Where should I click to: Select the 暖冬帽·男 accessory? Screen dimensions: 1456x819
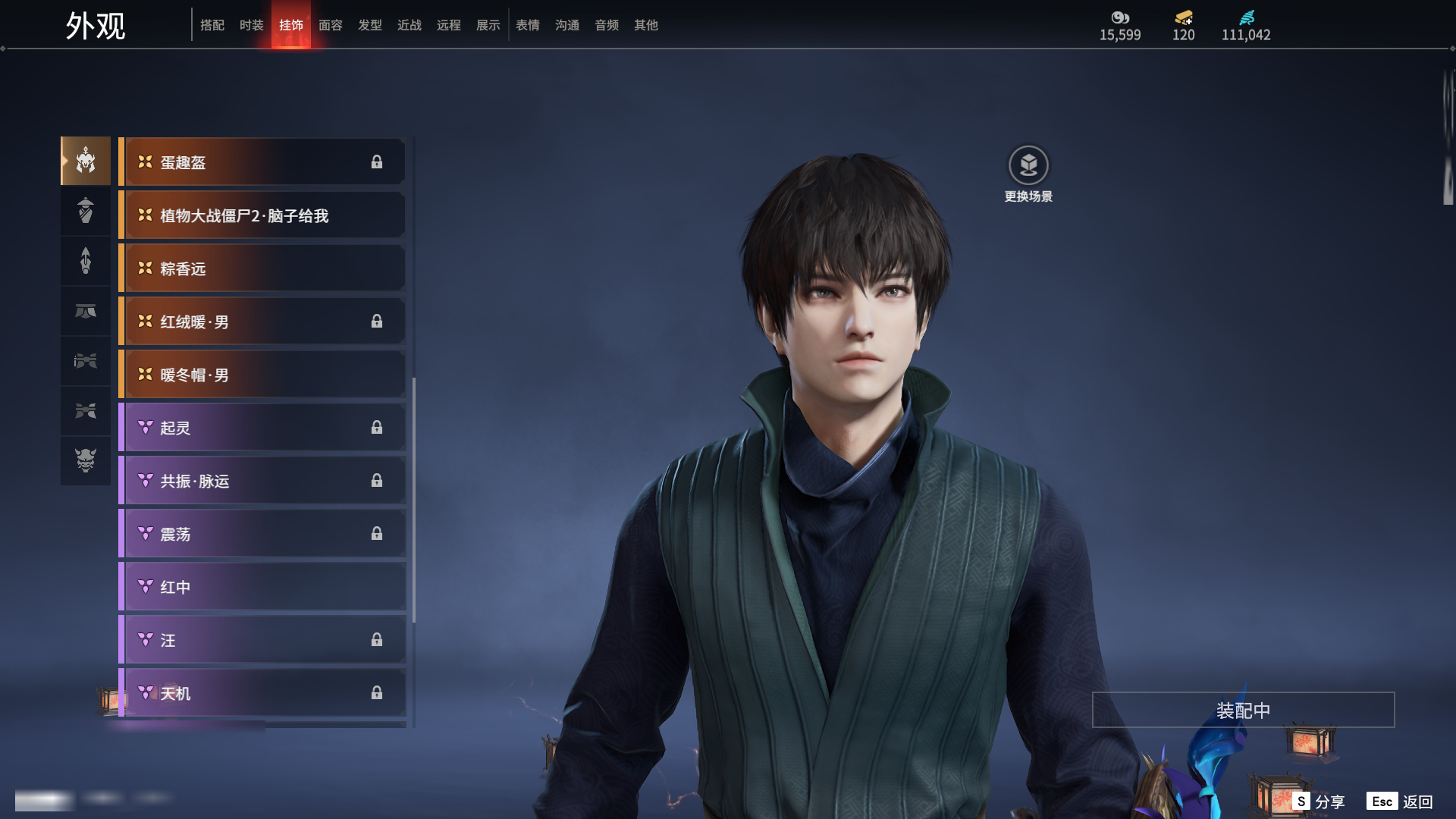(262, 375)
